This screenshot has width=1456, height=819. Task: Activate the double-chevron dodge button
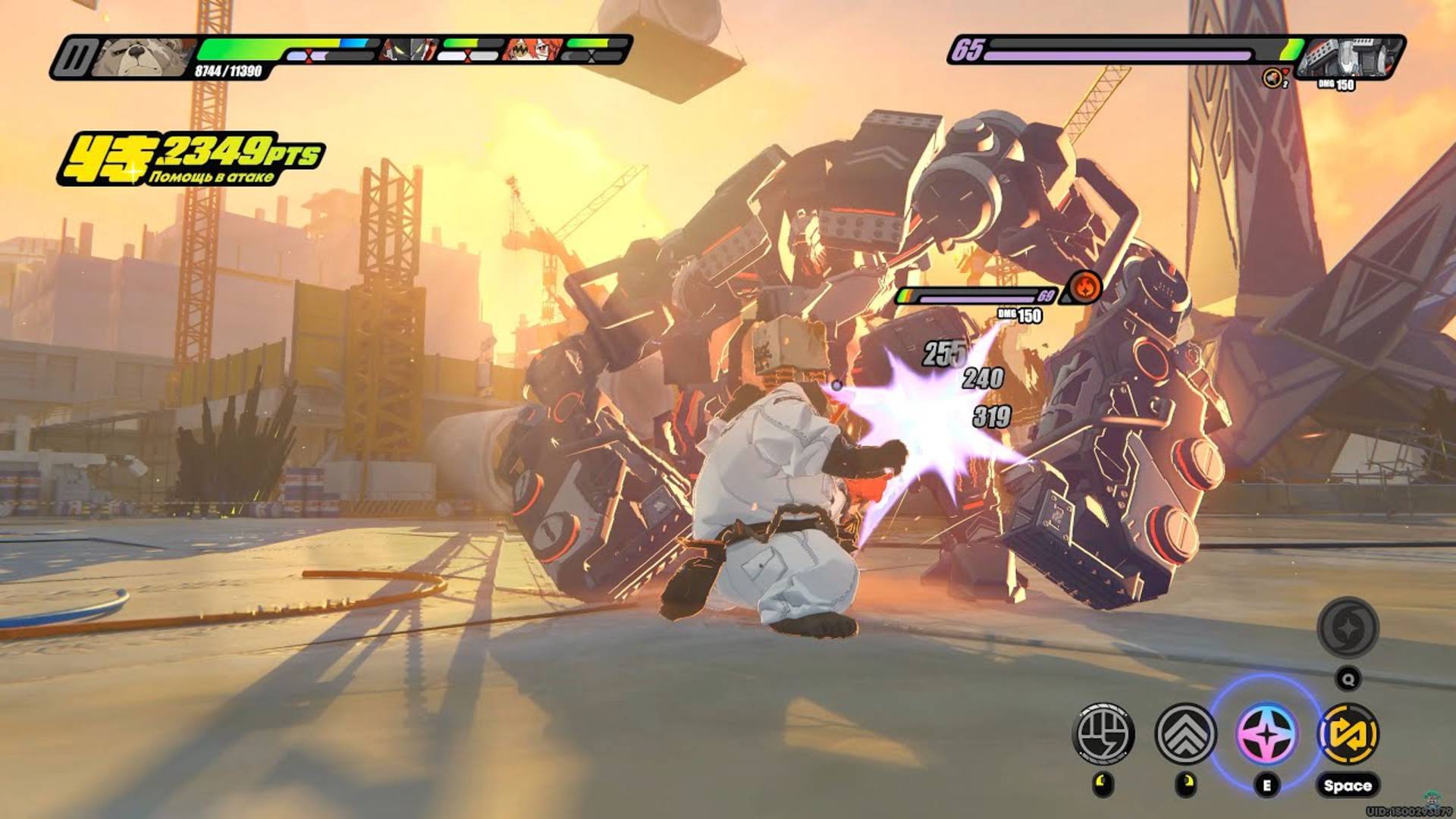[1185, 733]
